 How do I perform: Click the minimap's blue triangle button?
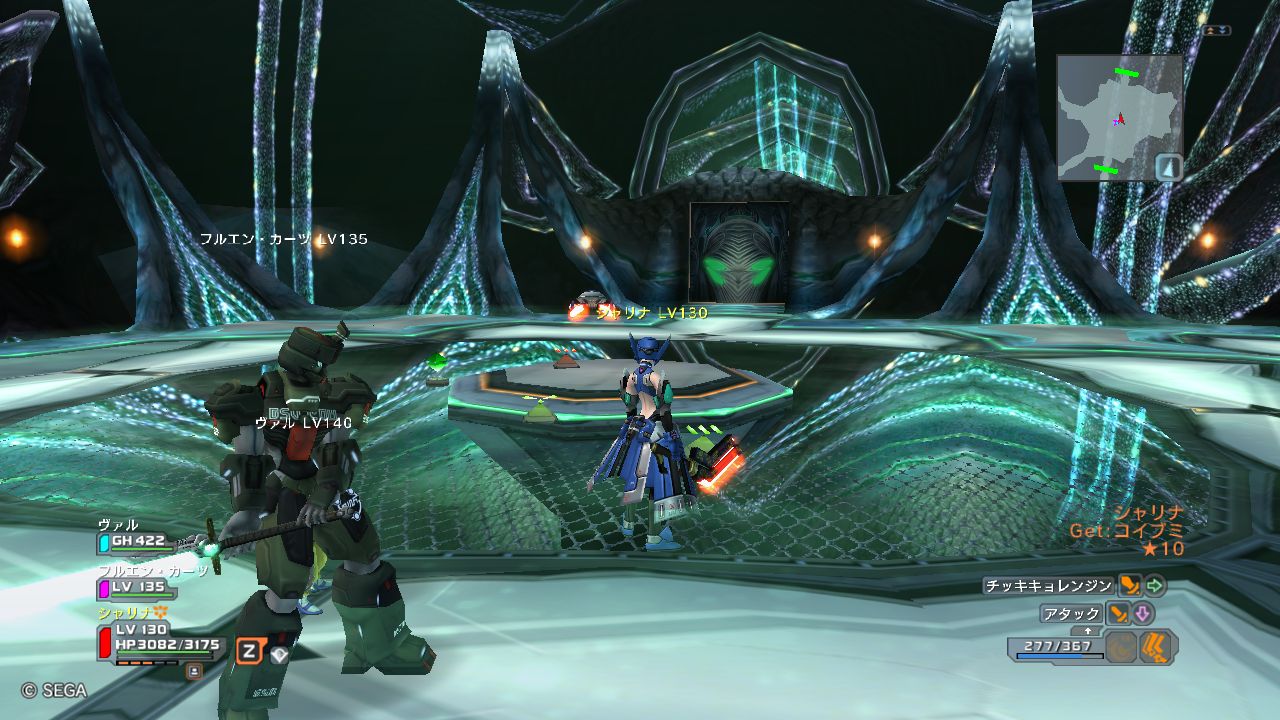(1168, 166)
